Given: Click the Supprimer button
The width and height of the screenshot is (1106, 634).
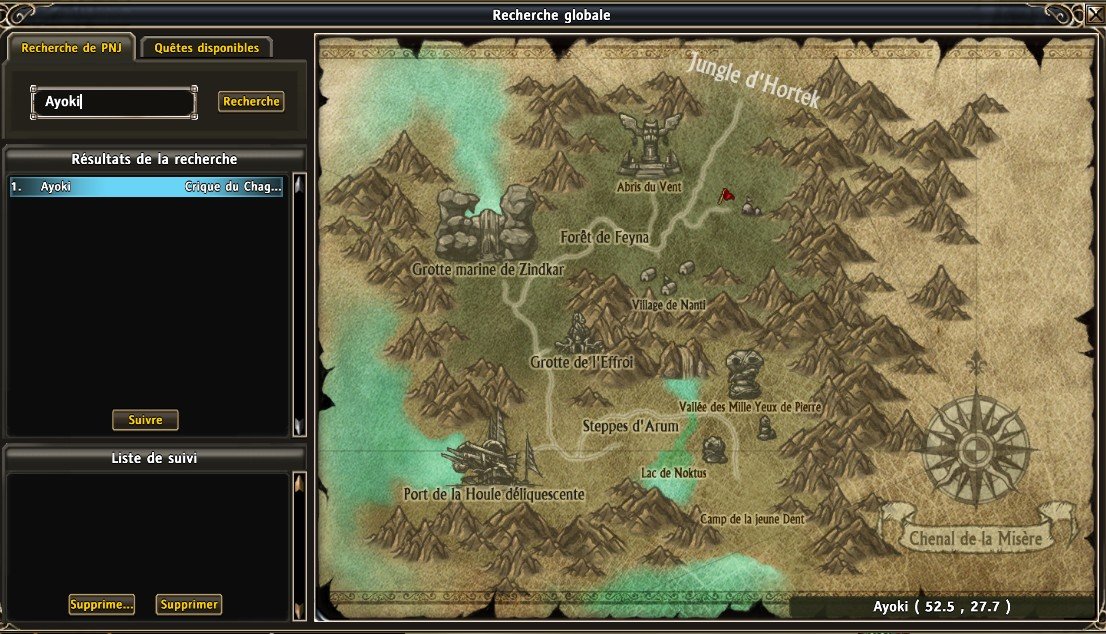Looking at the screenshot, I should coord(189,605).
